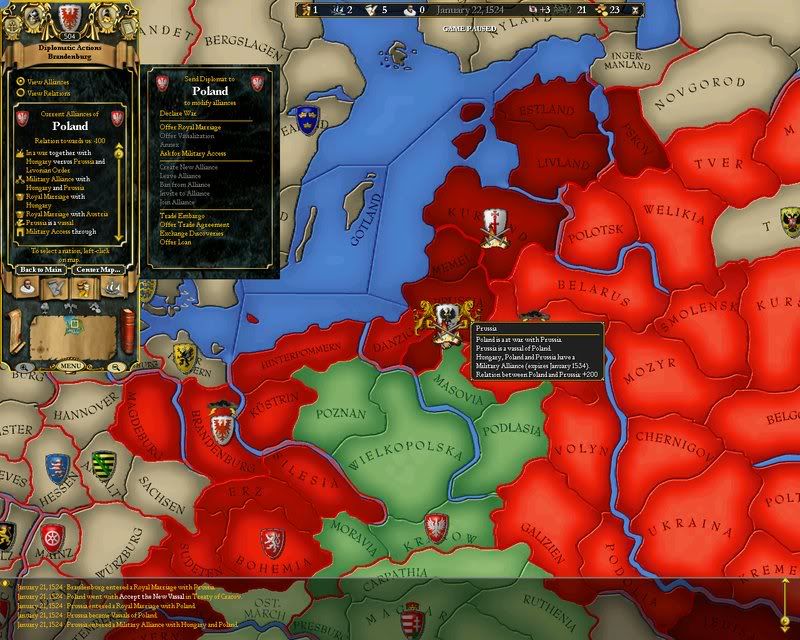Select the View Alliances radio option
The image size is (800, 640).
pos(19,80)
